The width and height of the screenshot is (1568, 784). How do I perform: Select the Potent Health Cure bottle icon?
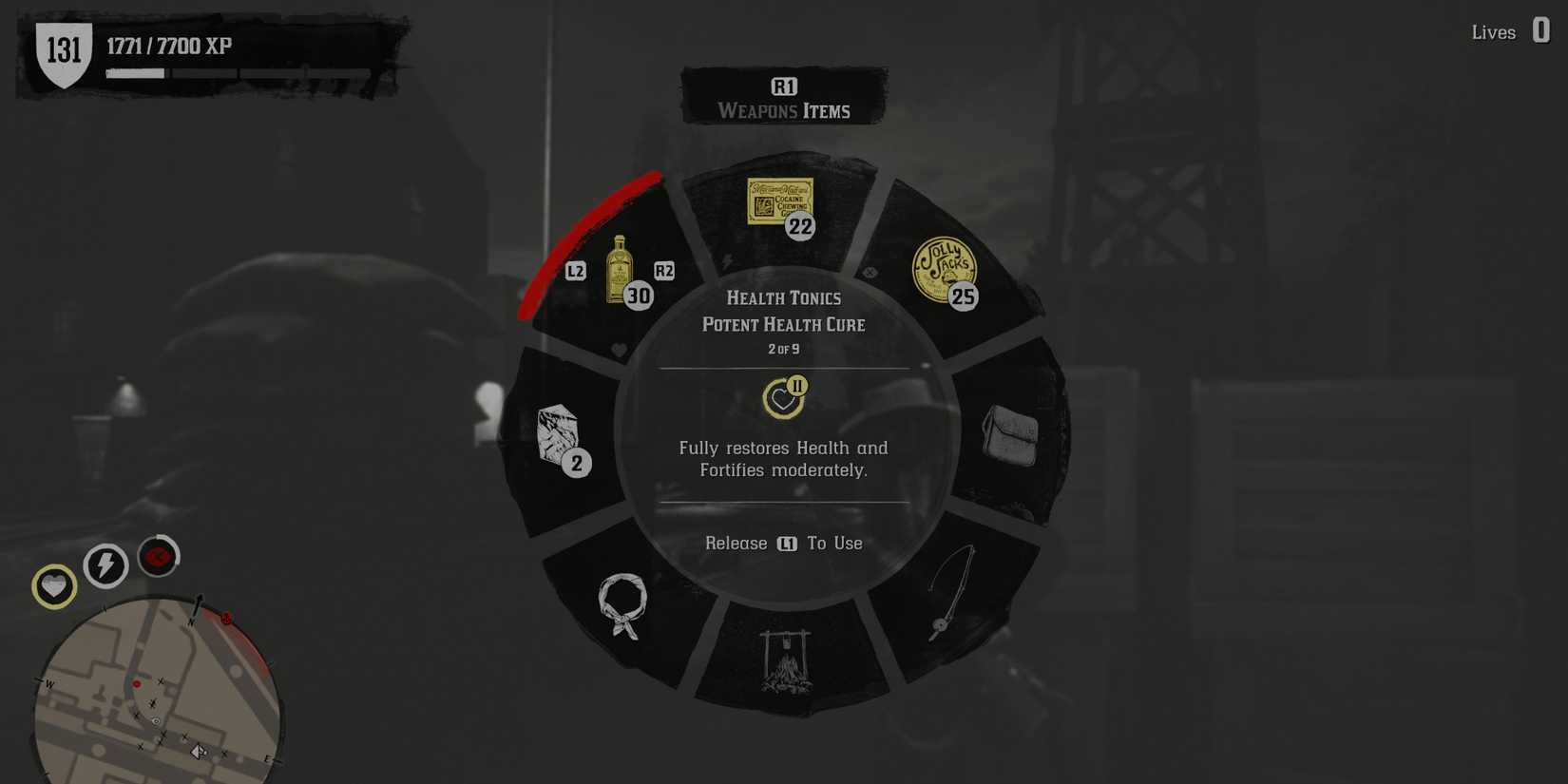pos(619,271)
